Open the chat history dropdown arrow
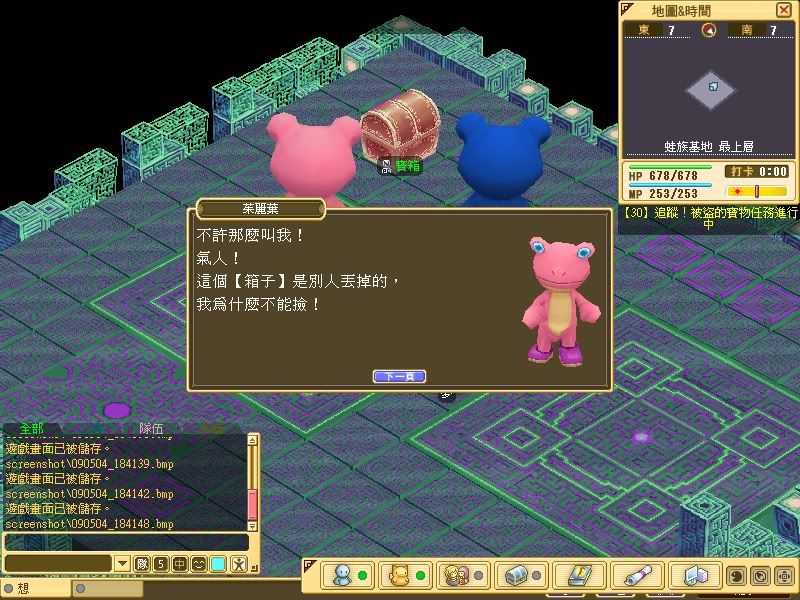The height and width of the screenshot is (600, 800). coord(122,564)
